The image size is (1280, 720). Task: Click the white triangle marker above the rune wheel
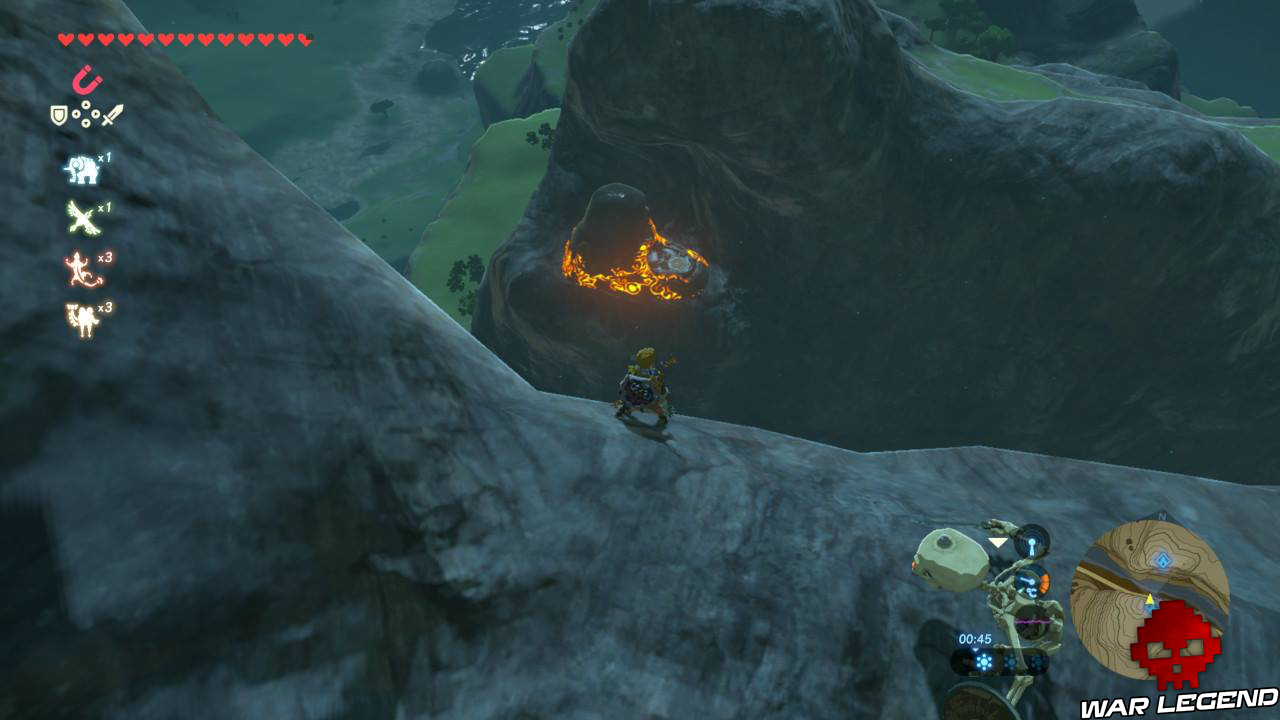click(x=997, y=542)
